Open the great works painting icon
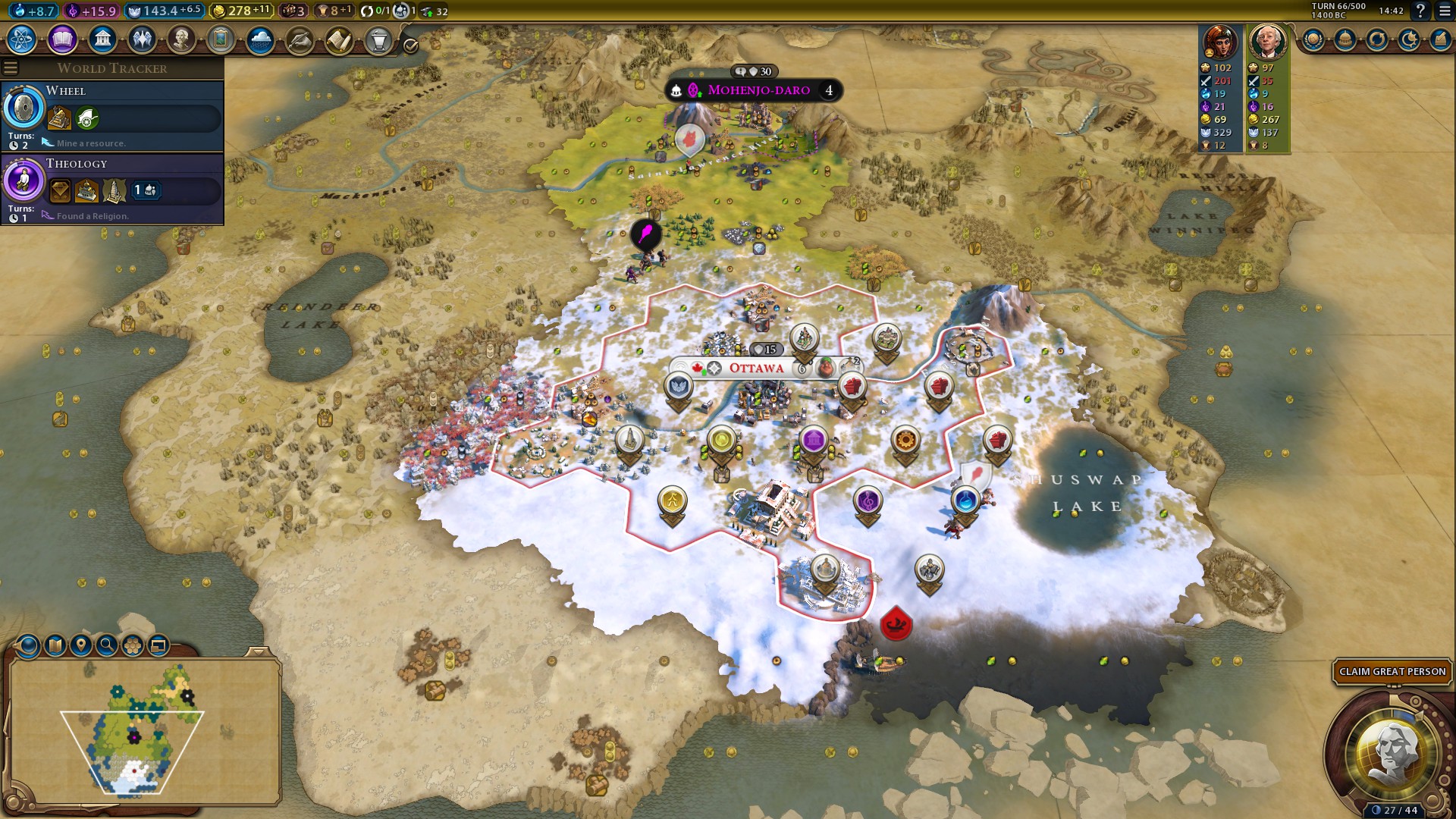This screenshot has width=1456, height=819. (221, 39)
